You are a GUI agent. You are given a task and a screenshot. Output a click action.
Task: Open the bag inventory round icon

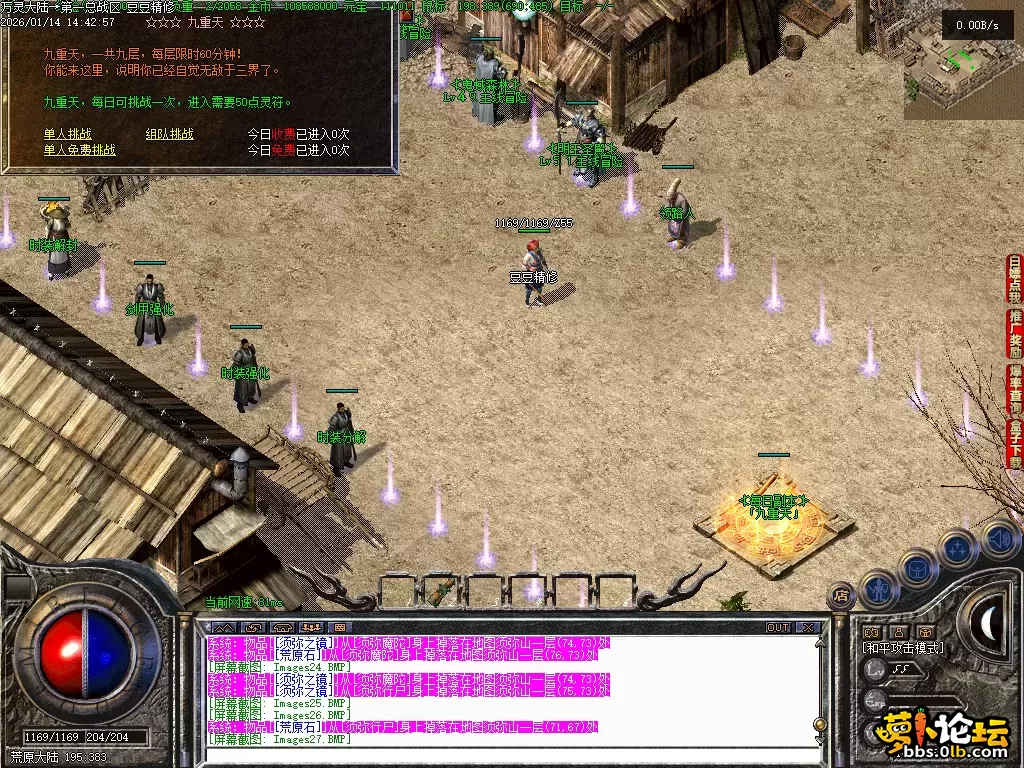(x=917, y=567)
